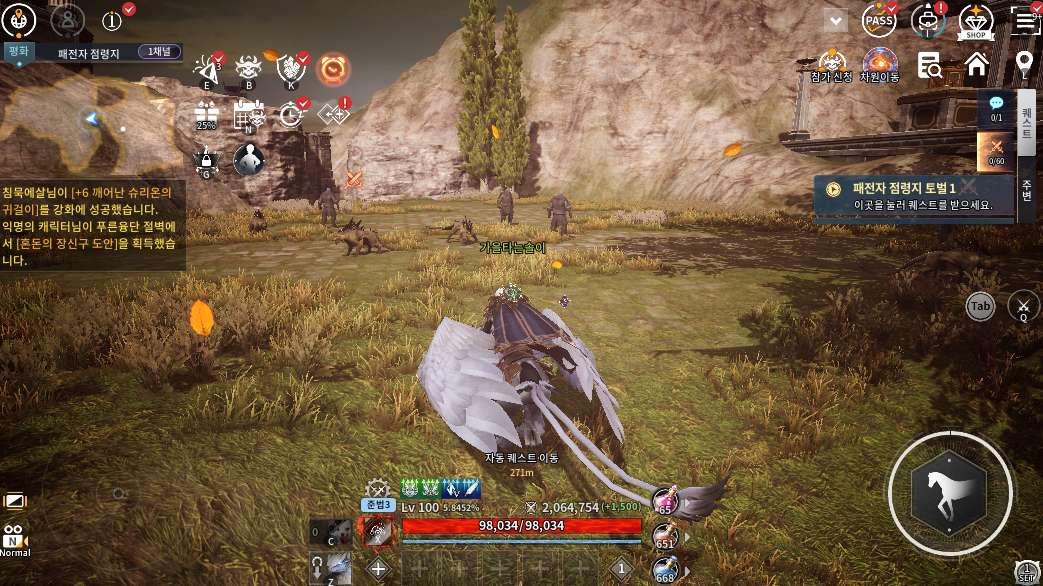The height and width of the screenshot is (586, 1043).
Task: Click the orange alarm clock icon
Action: pyautogui.click(x=333, y=69)
